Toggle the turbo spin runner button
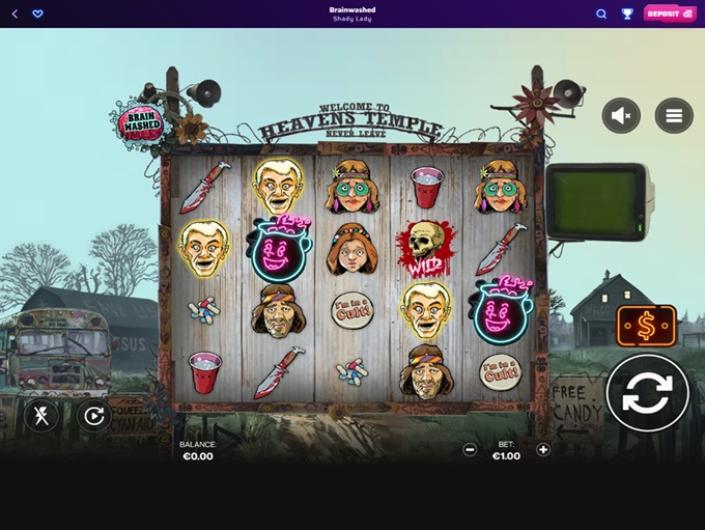The height and width of the screenshot is (530, 705). point(41,415)
